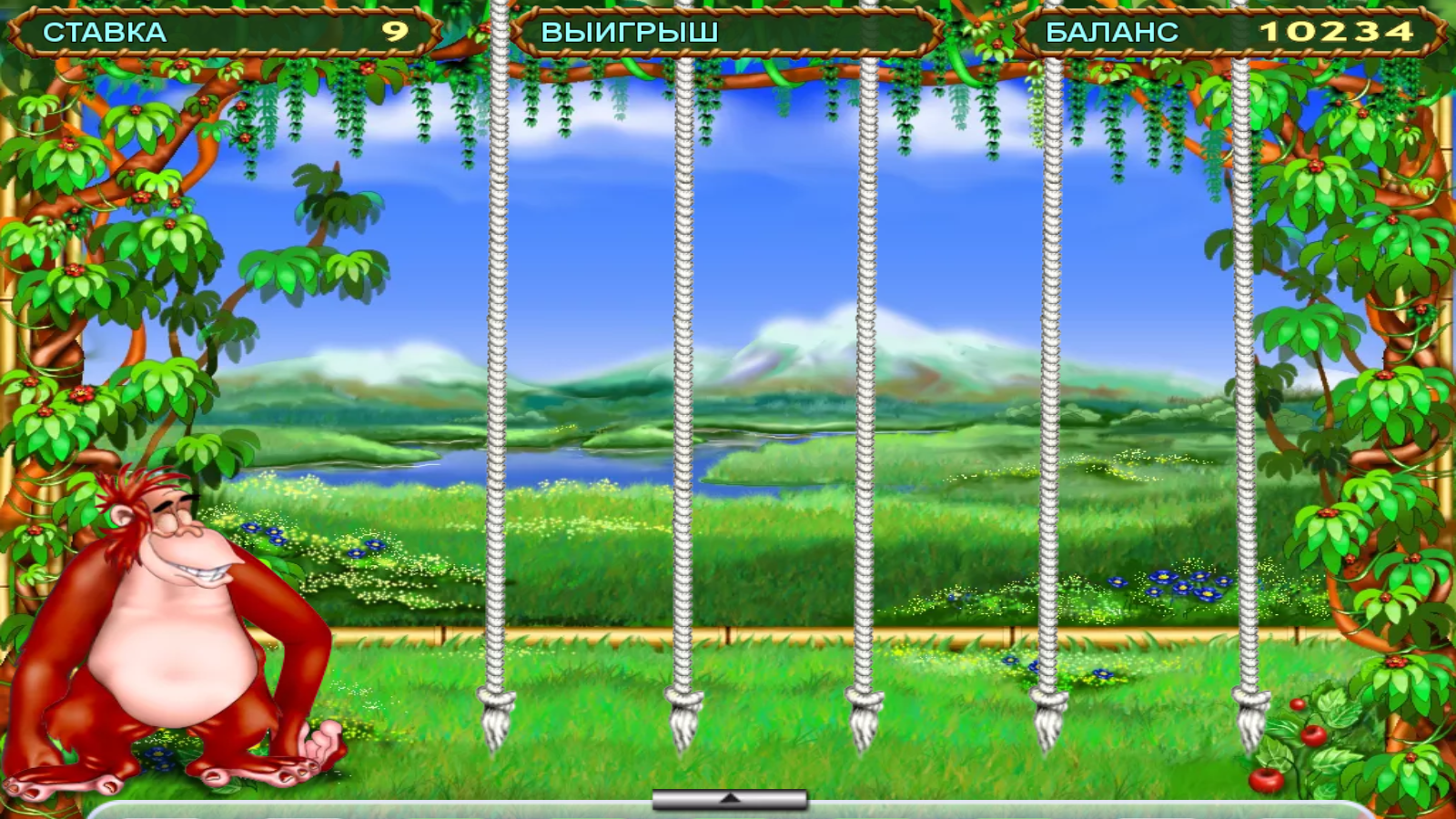Click the strawberry near the bottom right bush

click(x=1297, y=704)
